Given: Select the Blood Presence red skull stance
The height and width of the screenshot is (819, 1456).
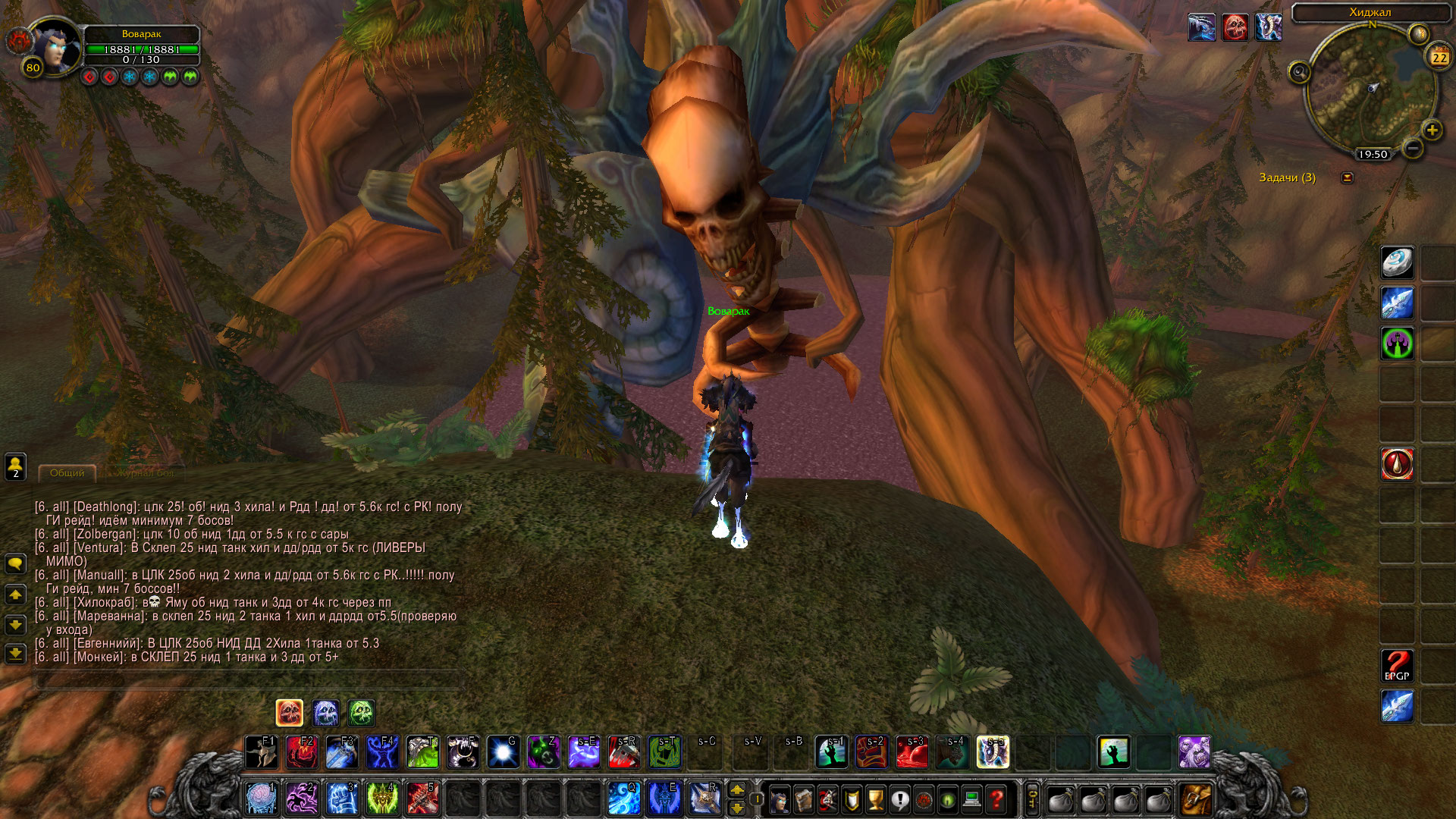Looking at the screenshot, I should [x=289, y=713].
